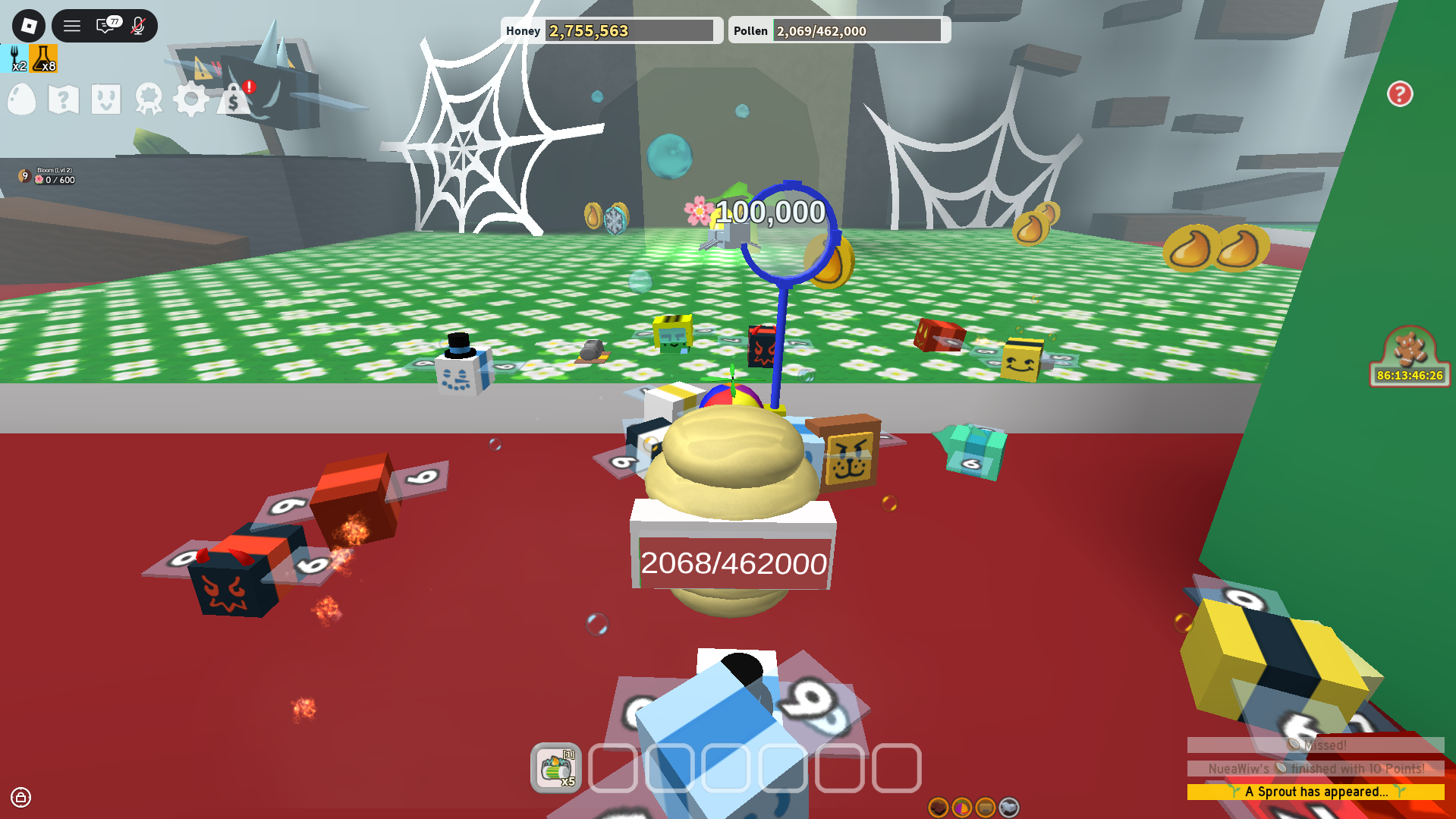
Task: Click the red help question mark icon
Action: pyautogui.click(x=1400, y=94)
